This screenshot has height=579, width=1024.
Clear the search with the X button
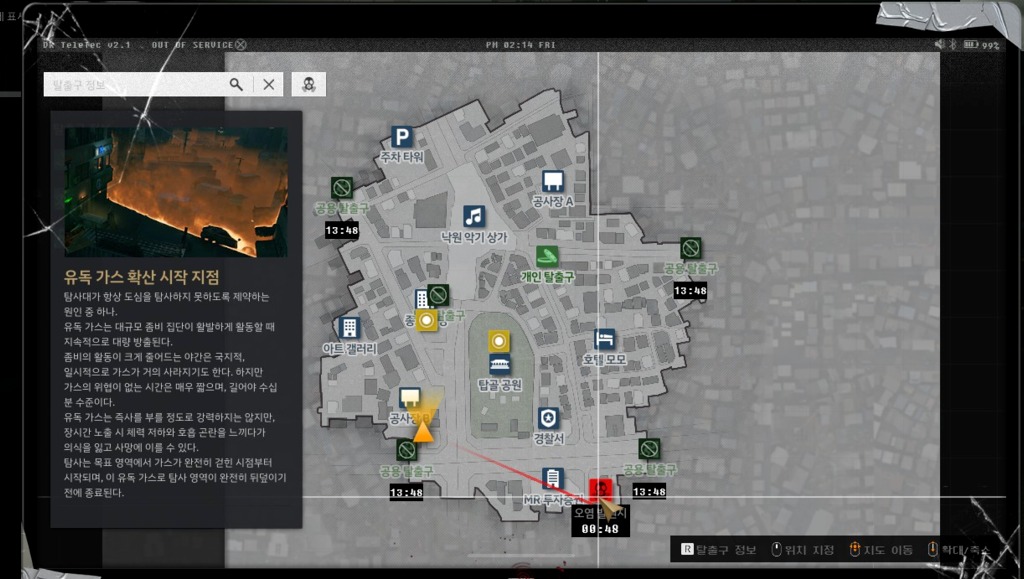(x=269, y=85)
